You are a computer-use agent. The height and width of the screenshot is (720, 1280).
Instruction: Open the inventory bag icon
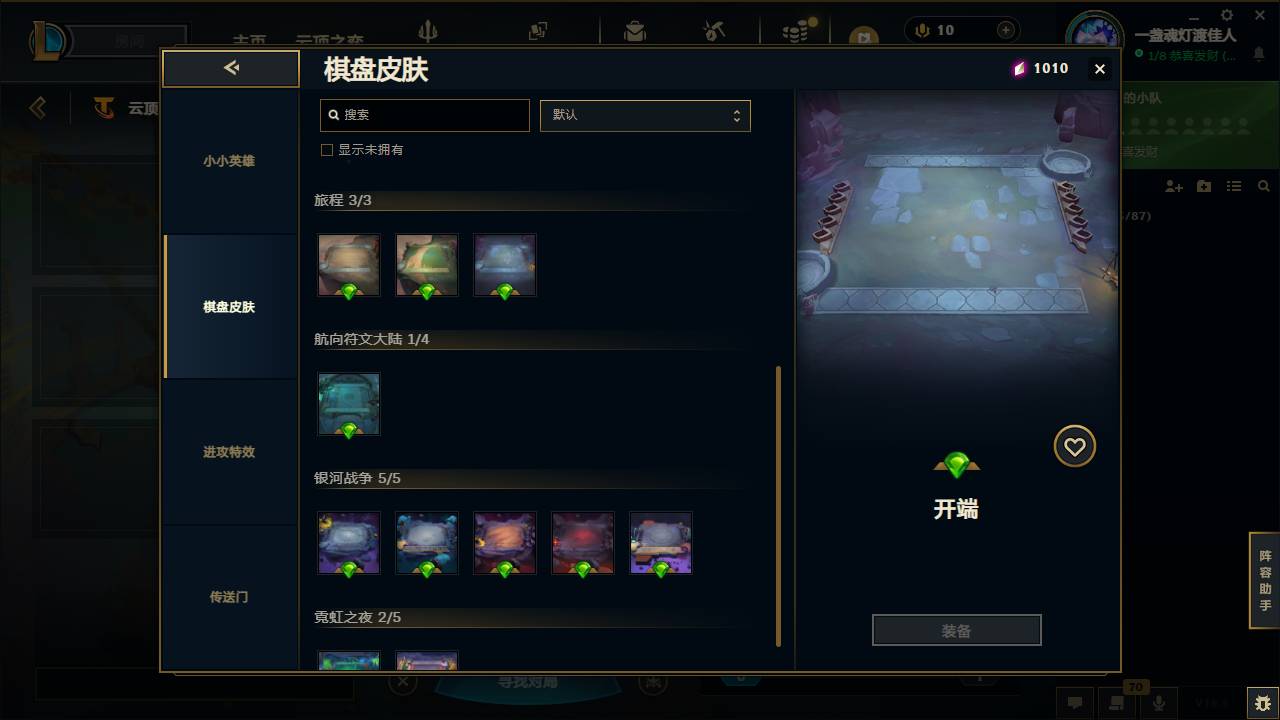point(635,30)
